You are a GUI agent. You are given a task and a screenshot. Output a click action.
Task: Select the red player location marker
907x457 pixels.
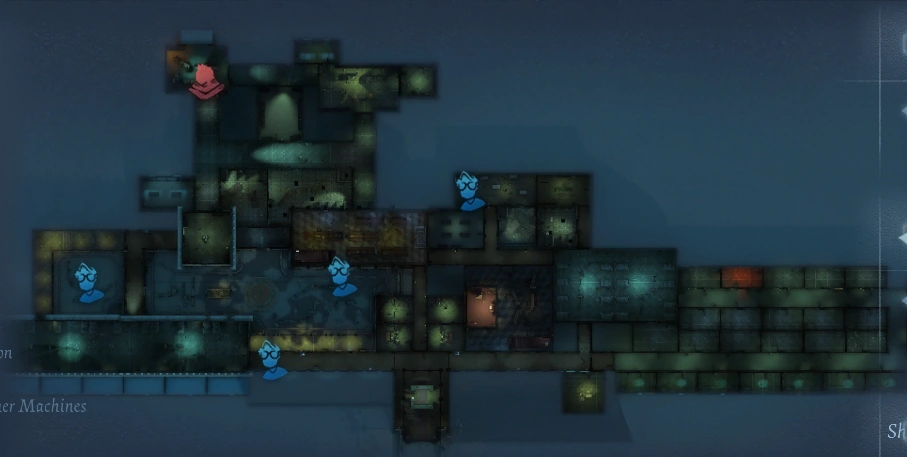coord(205,80)
